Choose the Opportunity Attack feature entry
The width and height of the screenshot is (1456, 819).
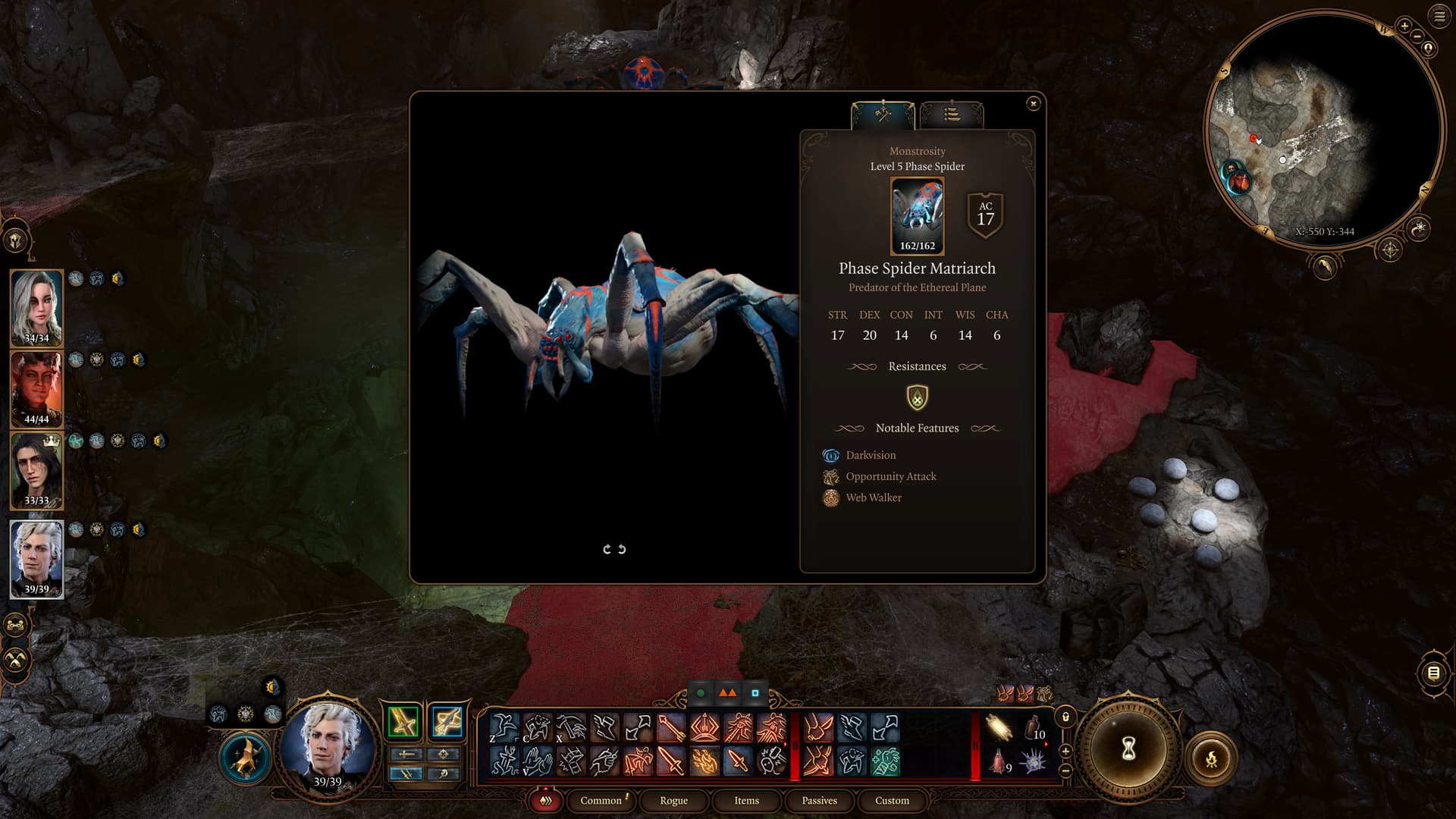890,476
